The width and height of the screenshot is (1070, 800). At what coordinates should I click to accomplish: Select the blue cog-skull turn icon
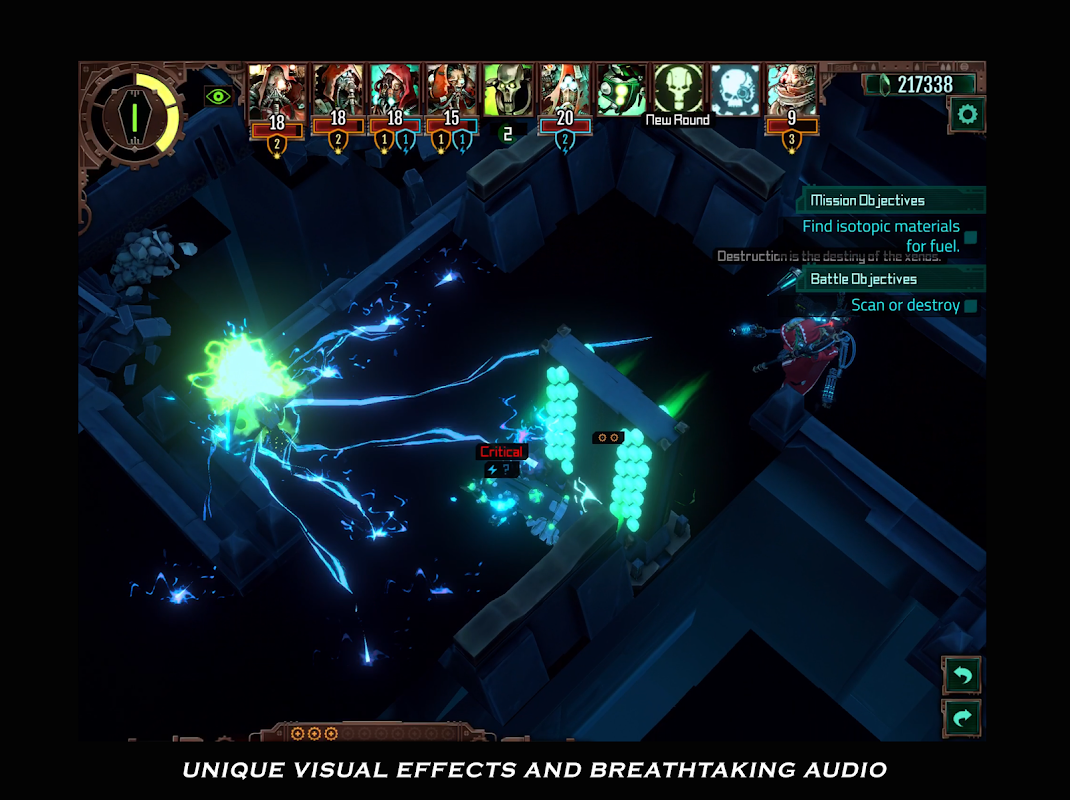735,90
